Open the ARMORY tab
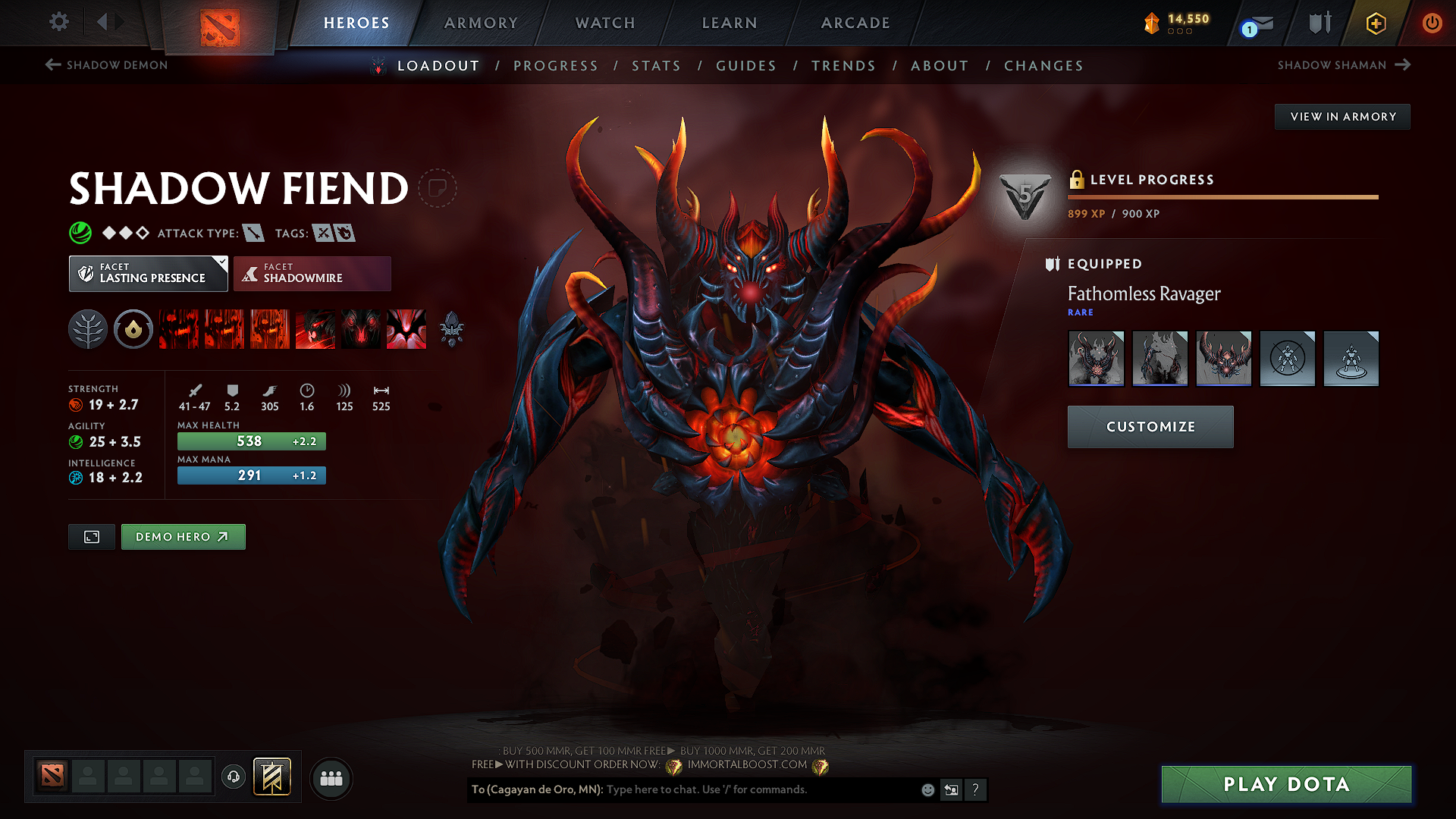1456x819 pixels. pos(480,23)
